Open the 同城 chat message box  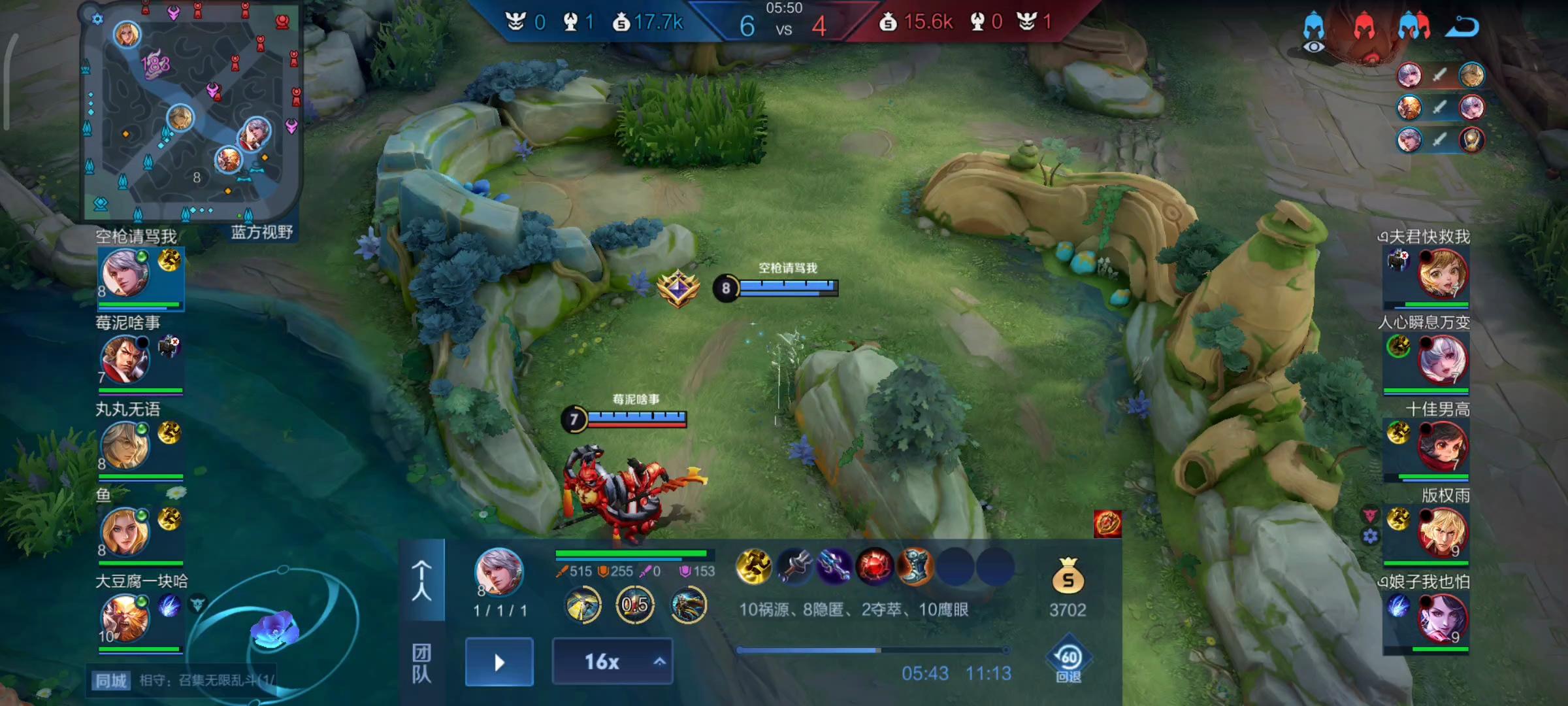[183, 681]
